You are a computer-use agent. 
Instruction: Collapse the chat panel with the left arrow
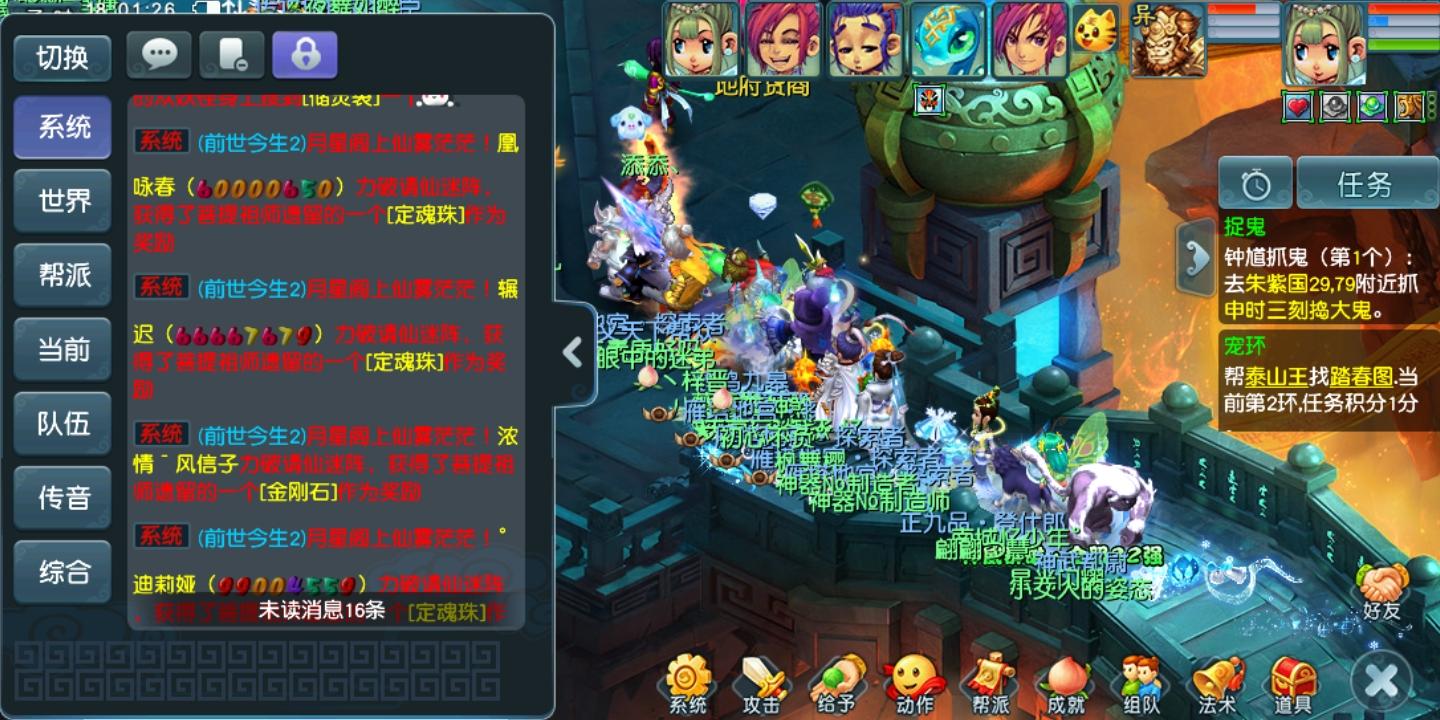point(572,352)
